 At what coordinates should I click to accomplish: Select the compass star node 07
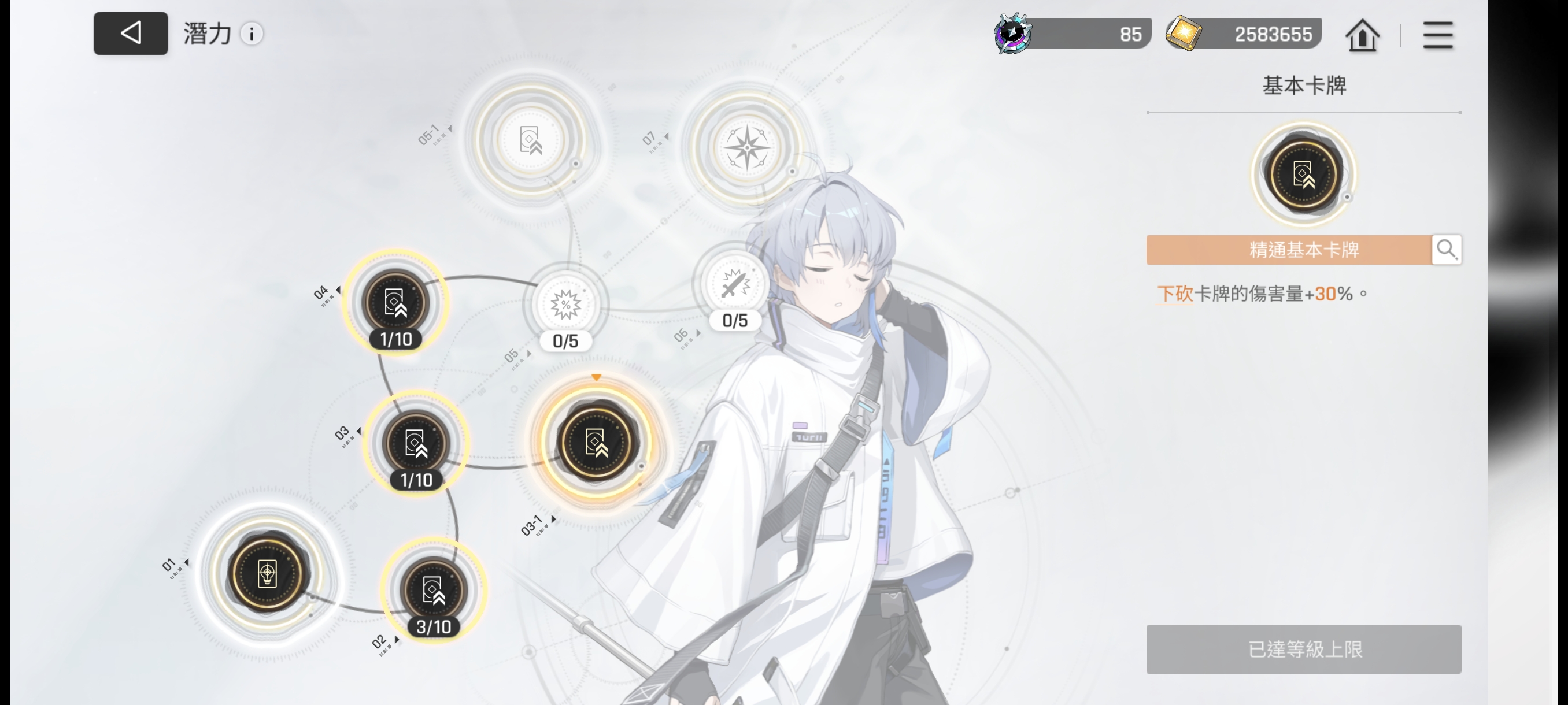pos(747,148)
